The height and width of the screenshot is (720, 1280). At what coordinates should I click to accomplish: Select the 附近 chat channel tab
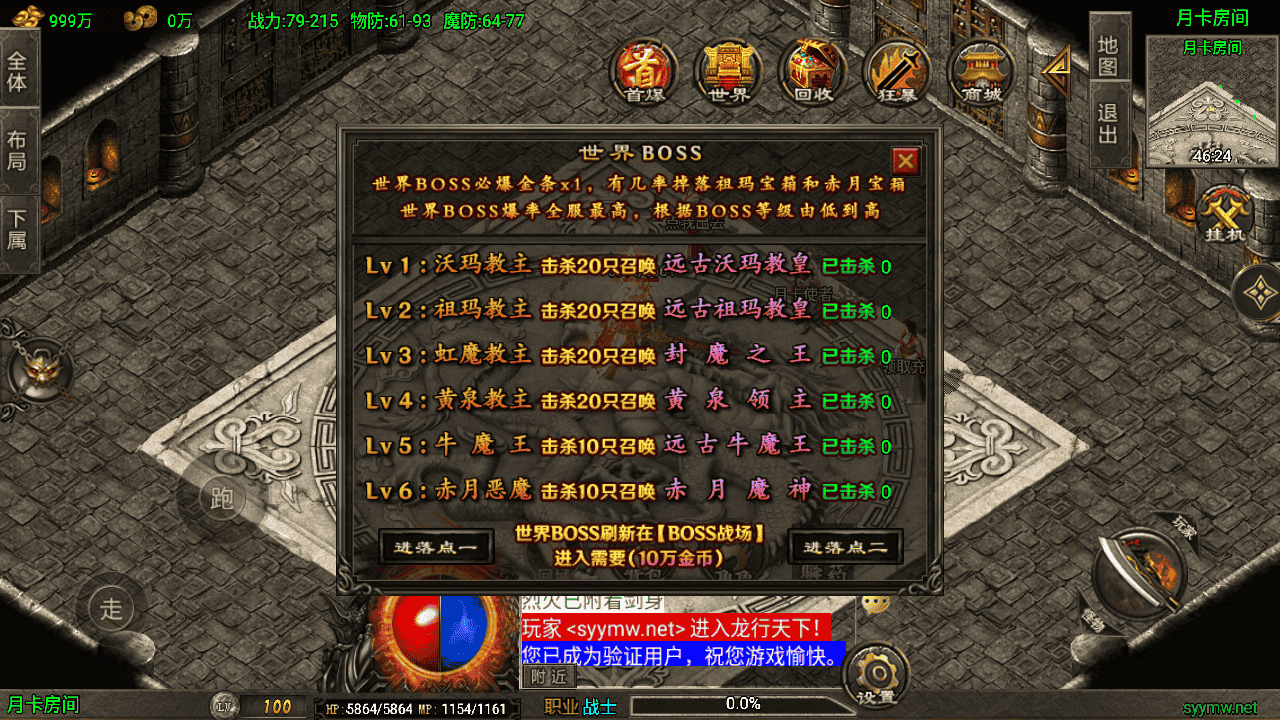[548, 677]
